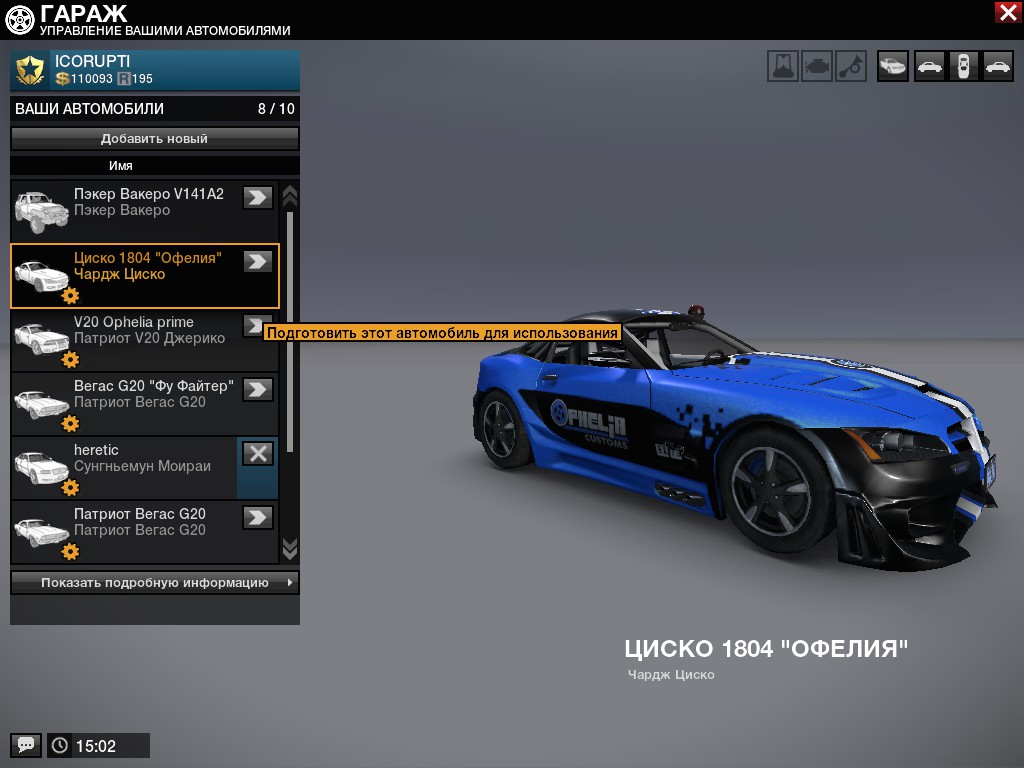Click the scroll-up arrow of the car list
Image resolution: width=1024 pixels, height=768 pixels.
290,194
